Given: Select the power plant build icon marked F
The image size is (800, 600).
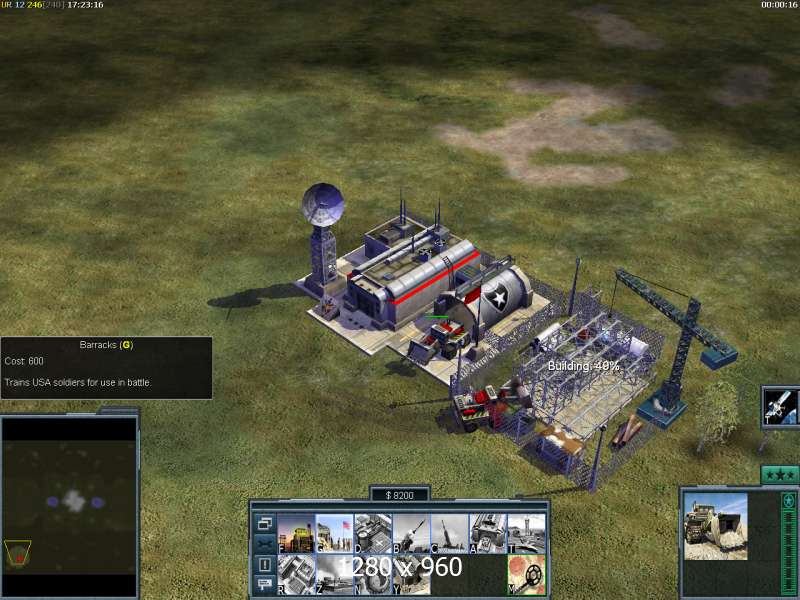Looking at the screenshot, I should click(296, 534).
